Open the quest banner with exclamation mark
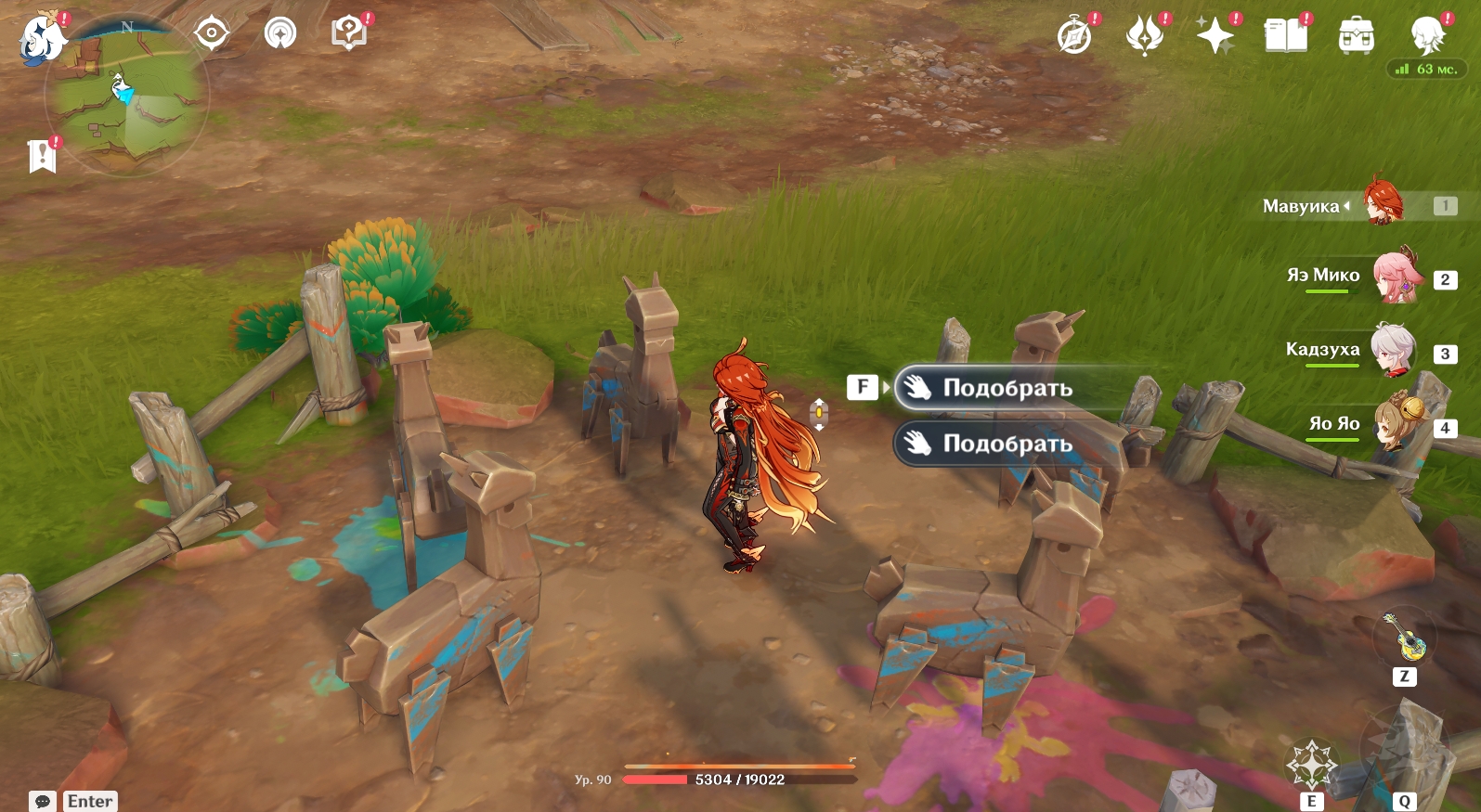This screenshot has height=812, width=1481. click(42, 156)
